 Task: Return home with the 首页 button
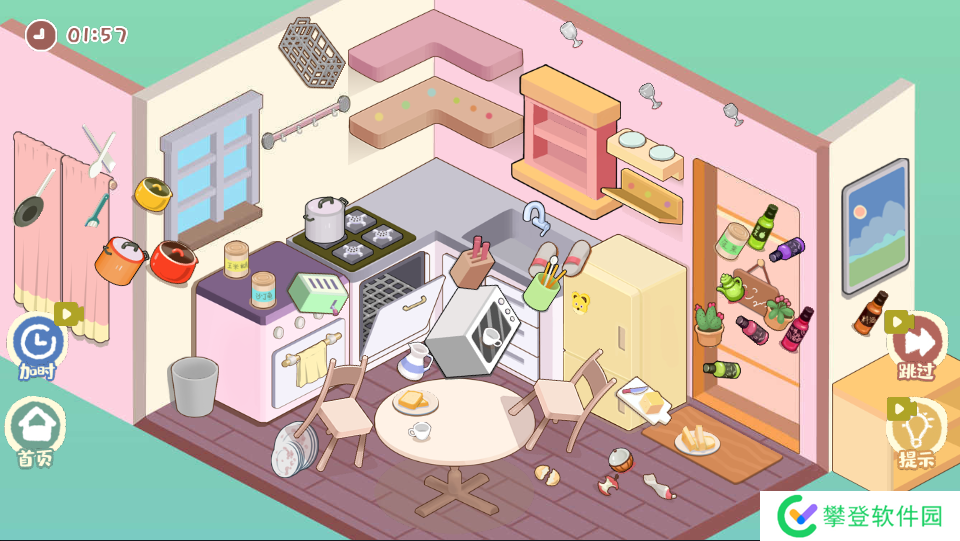[38, 430]
